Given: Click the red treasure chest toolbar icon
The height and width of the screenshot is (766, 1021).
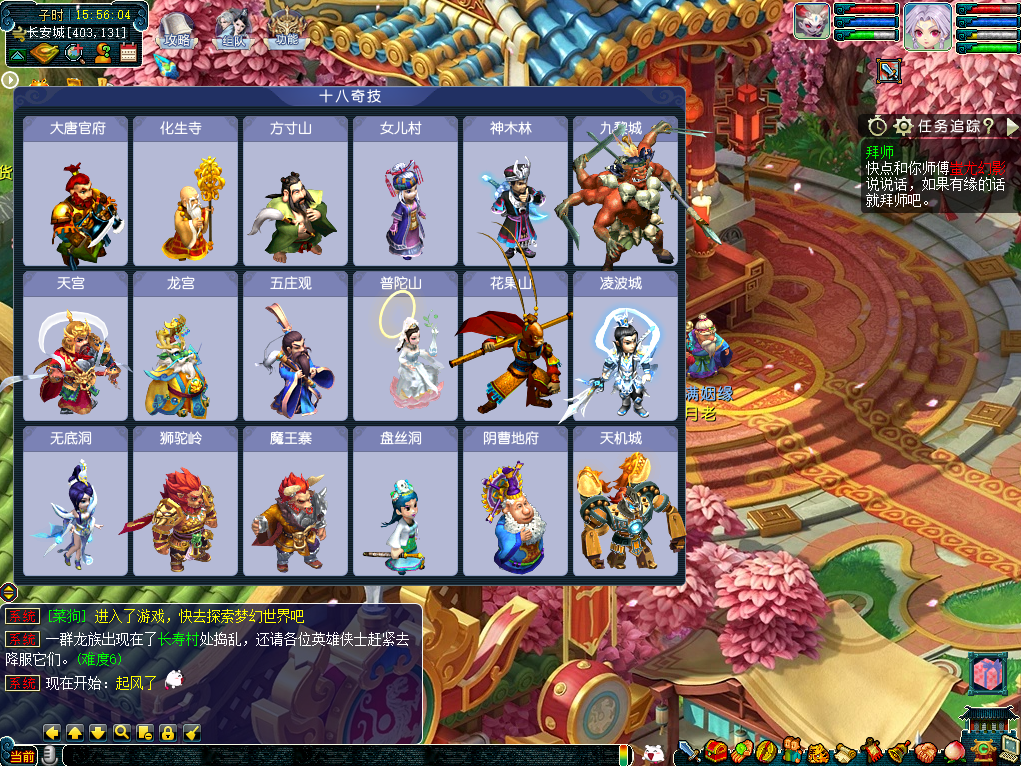Looking at the screenshot, I should [715, 750].
